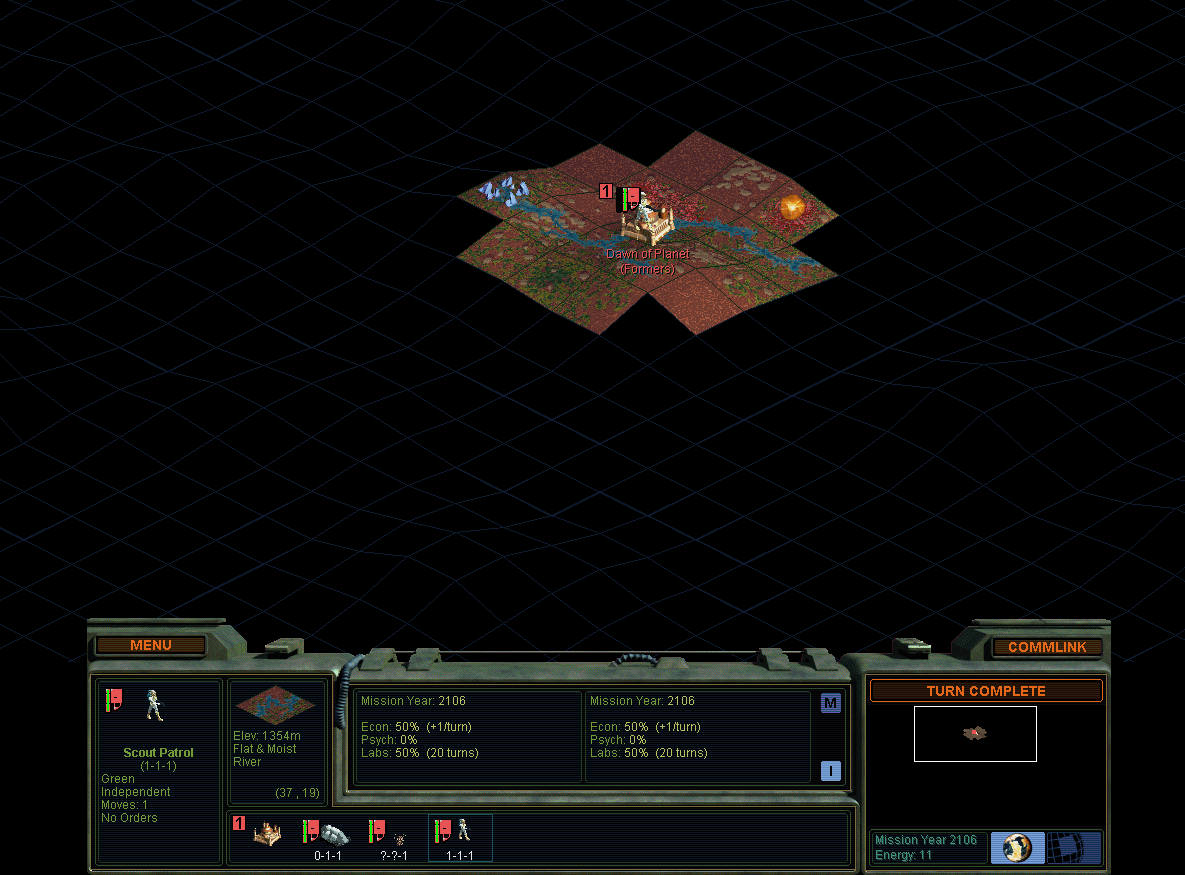This screenshot has height=875, width=1185.
Task: Click the world minimap
Action: (x=975, y=733)
